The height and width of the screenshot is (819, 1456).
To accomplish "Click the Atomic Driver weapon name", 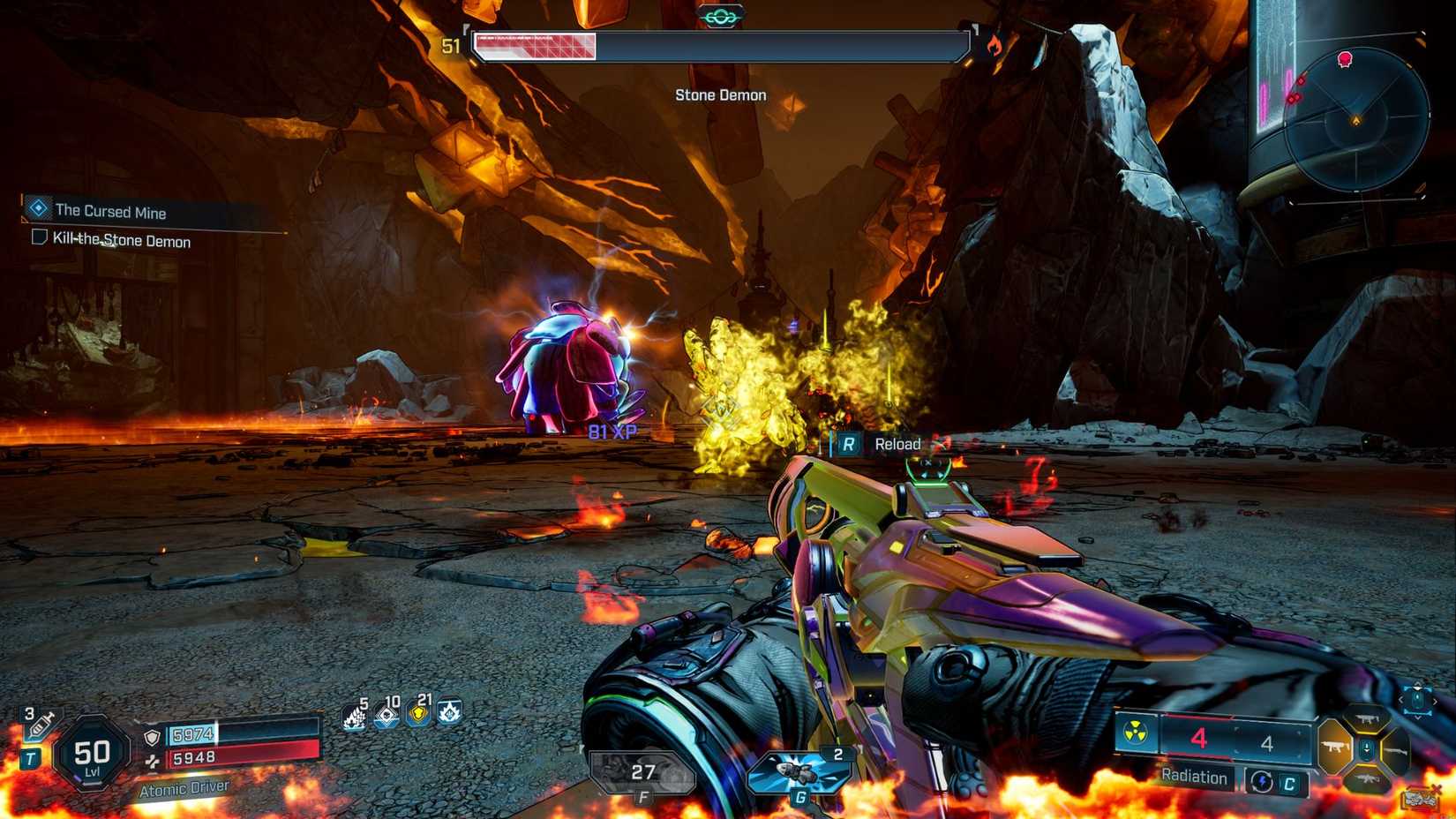I will (x=184, y=788).
